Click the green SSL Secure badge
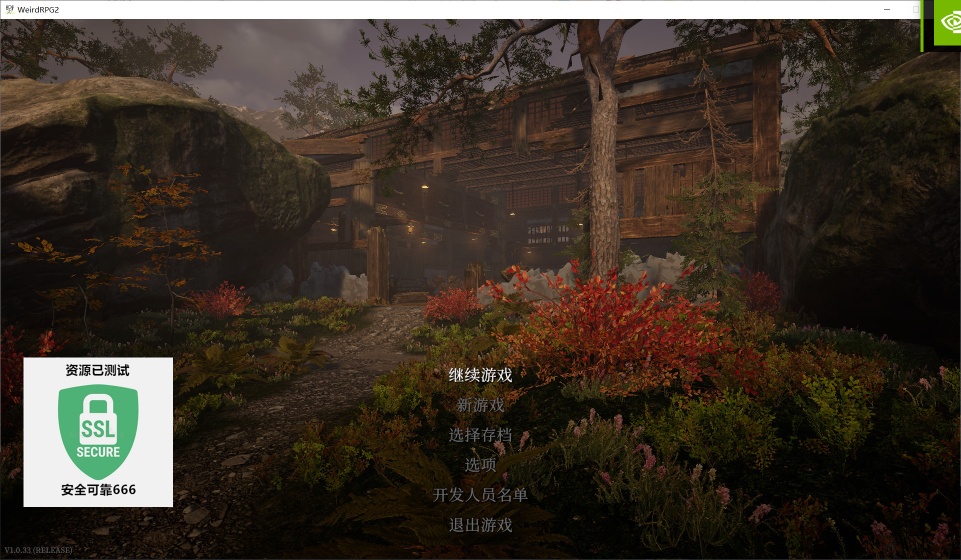The height and width of the screenshot is (560, 961). point(98,431)
